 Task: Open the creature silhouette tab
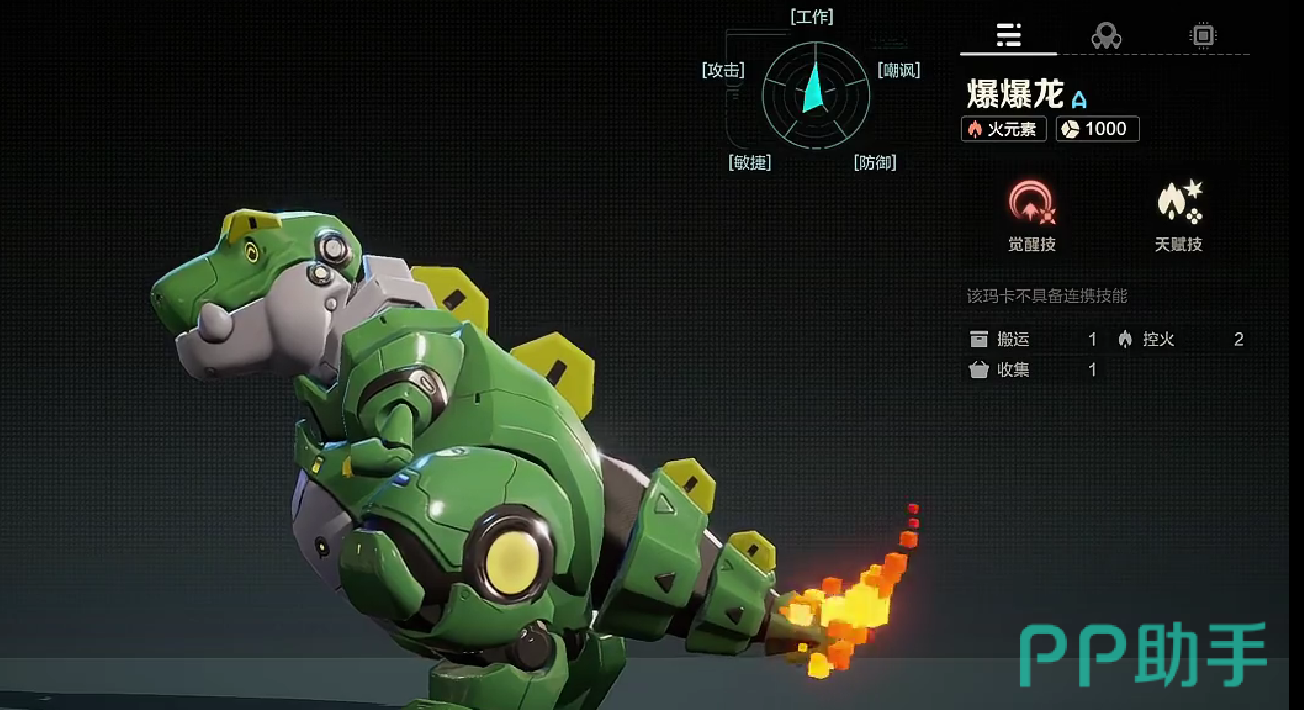[1105, 36]
